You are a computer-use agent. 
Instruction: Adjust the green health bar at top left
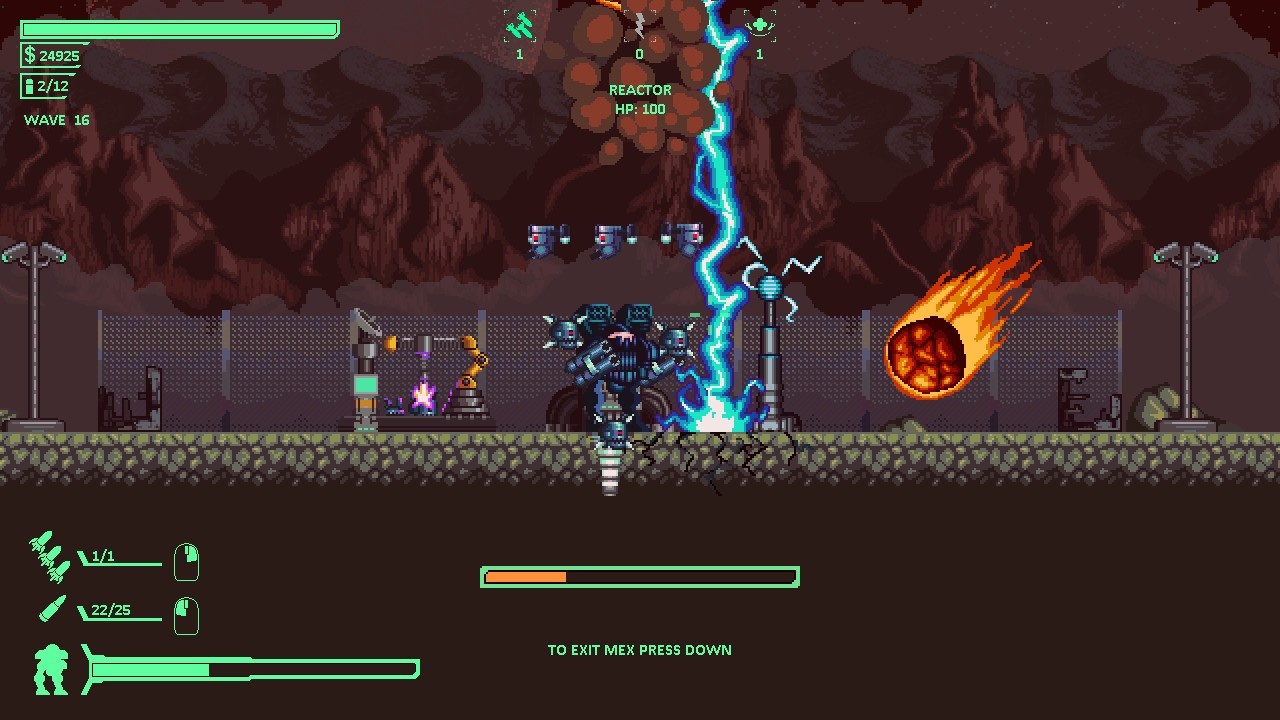pos(180,29)
